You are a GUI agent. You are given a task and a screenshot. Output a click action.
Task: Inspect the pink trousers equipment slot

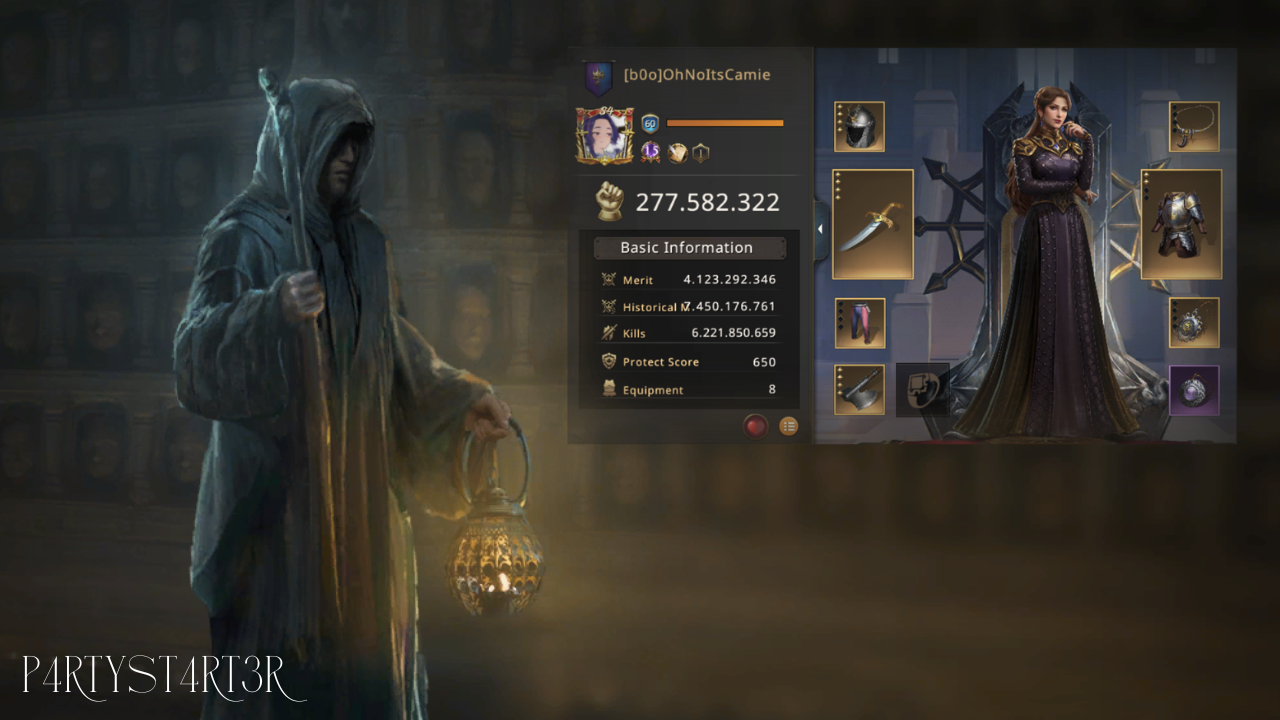[860, 323]
